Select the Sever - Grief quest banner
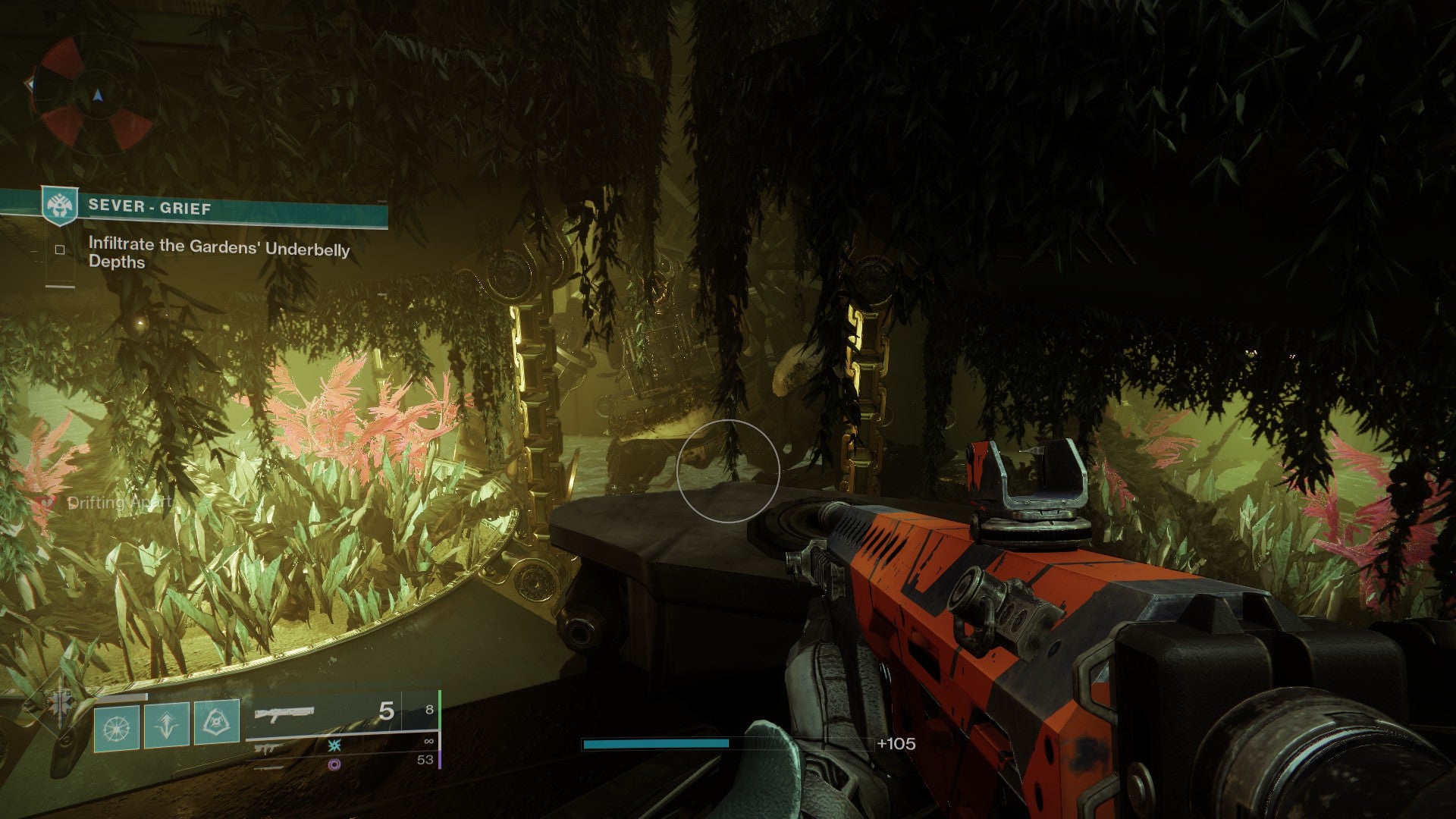The height and width of the screenshot is (819, 1456). pos(227,207)
